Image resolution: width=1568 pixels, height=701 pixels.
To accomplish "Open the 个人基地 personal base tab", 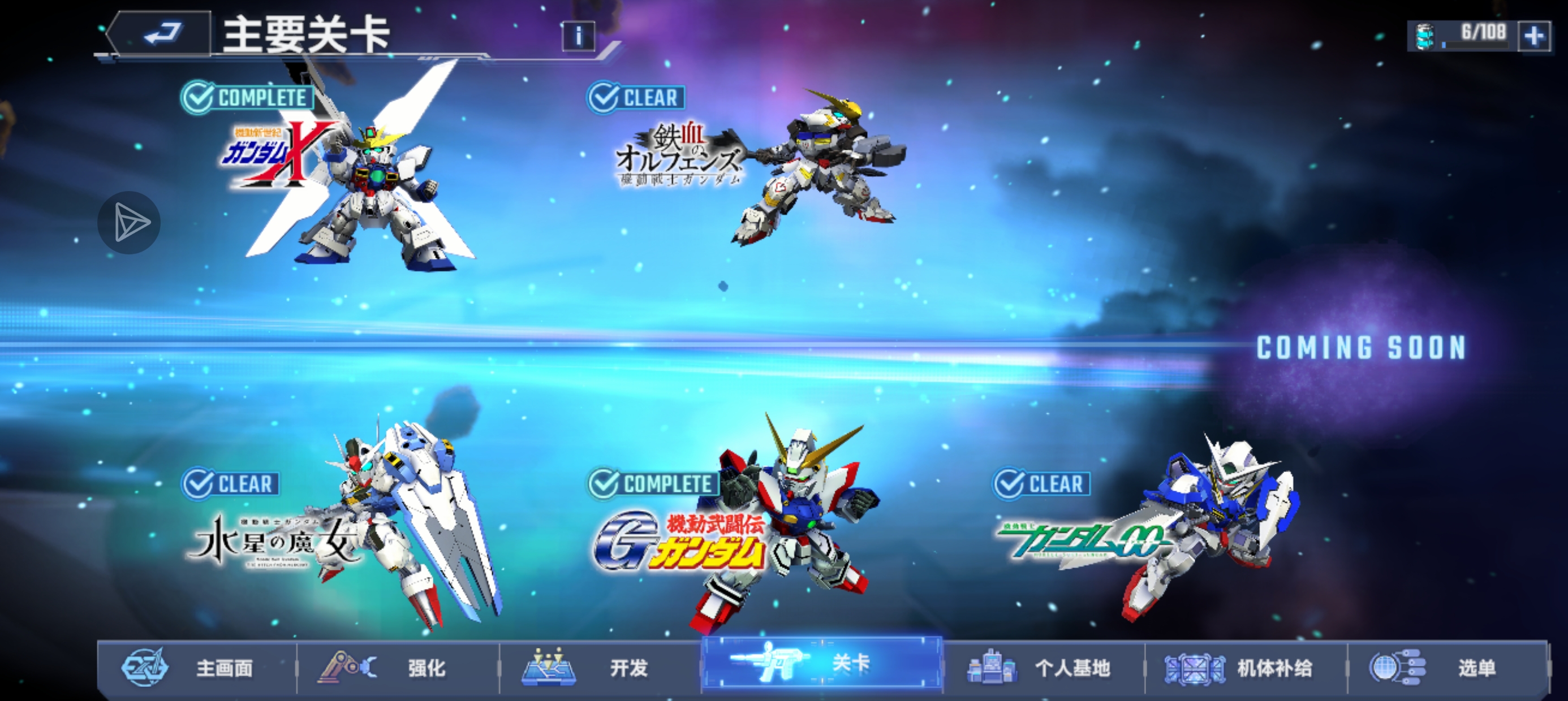I will (1045, 668).
